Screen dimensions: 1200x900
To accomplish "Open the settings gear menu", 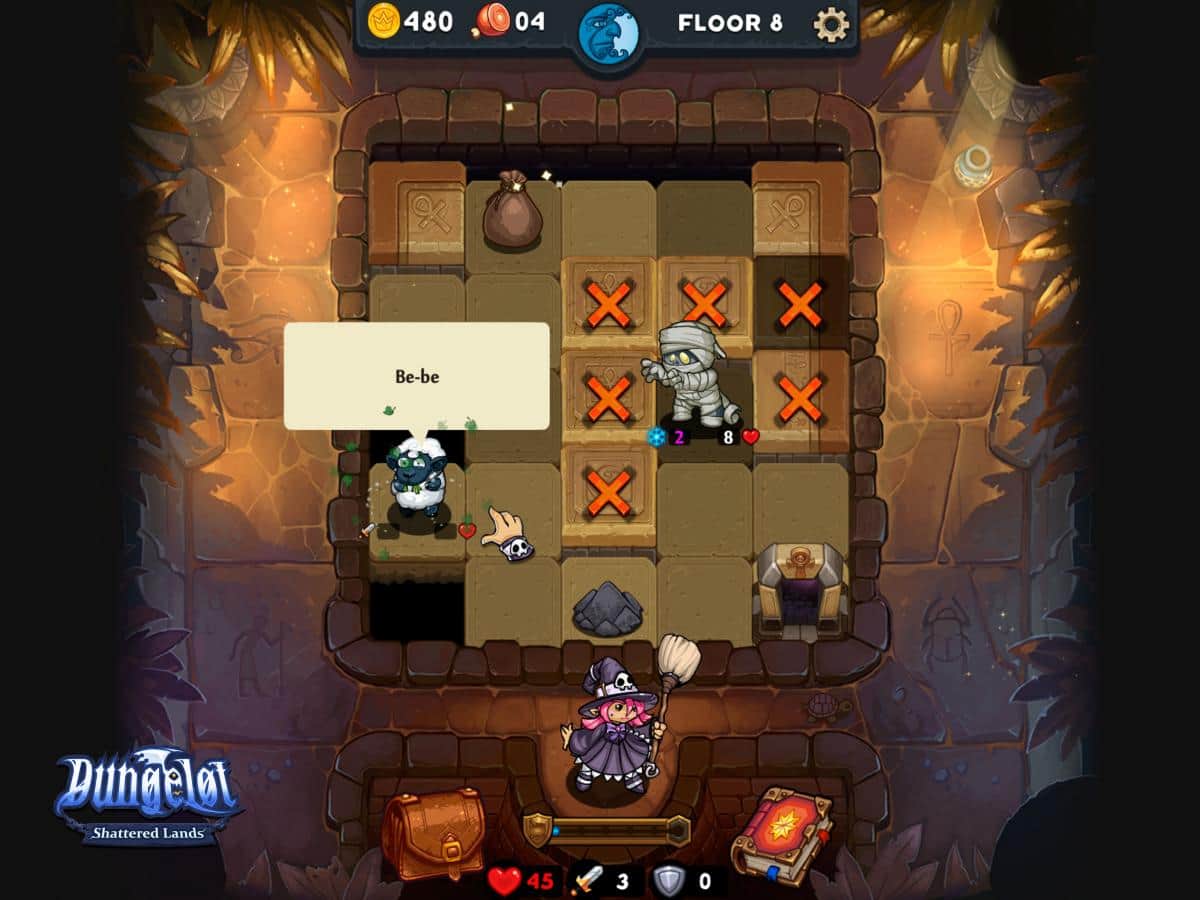I will coord(831,24).
